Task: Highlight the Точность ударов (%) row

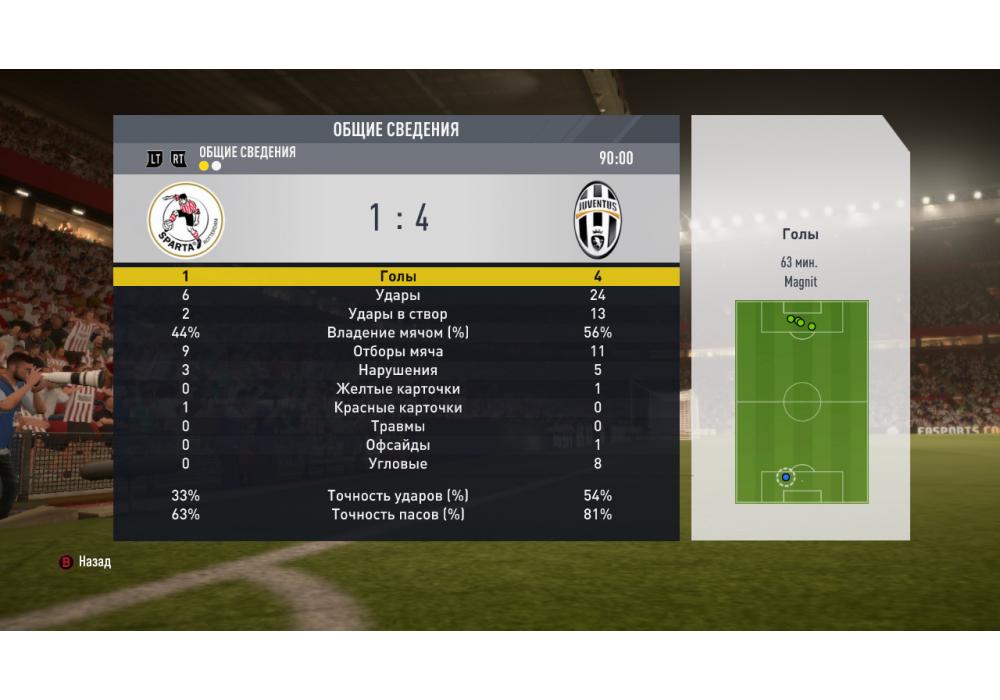Action: (397, 496)
